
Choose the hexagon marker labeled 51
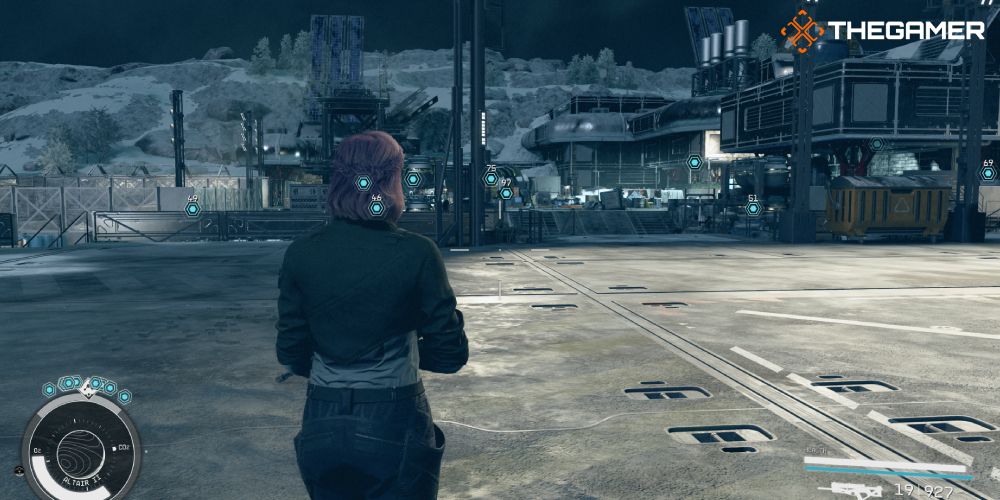(x=753, y=208)
